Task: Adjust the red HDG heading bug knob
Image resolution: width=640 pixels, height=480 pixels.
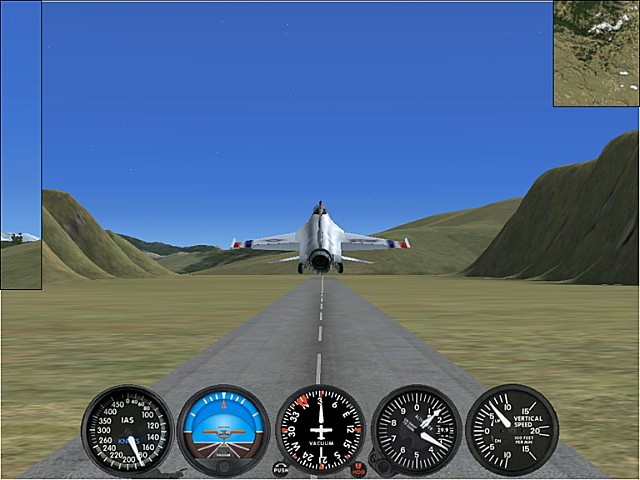Action: [358, 467]
